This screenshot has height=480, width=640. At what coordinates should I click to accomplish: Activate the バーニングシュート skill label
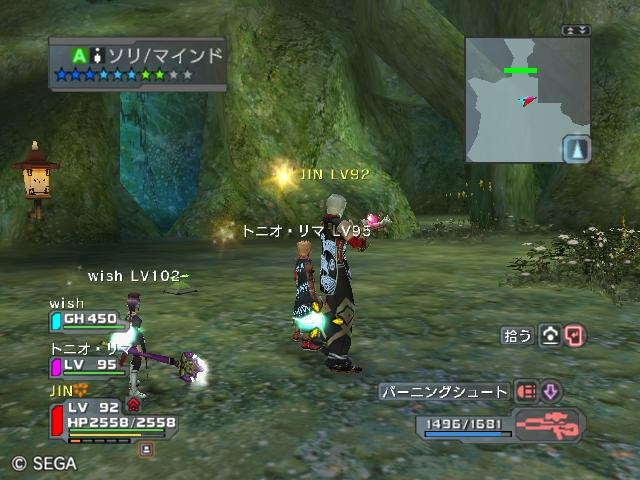coord(445,392)
